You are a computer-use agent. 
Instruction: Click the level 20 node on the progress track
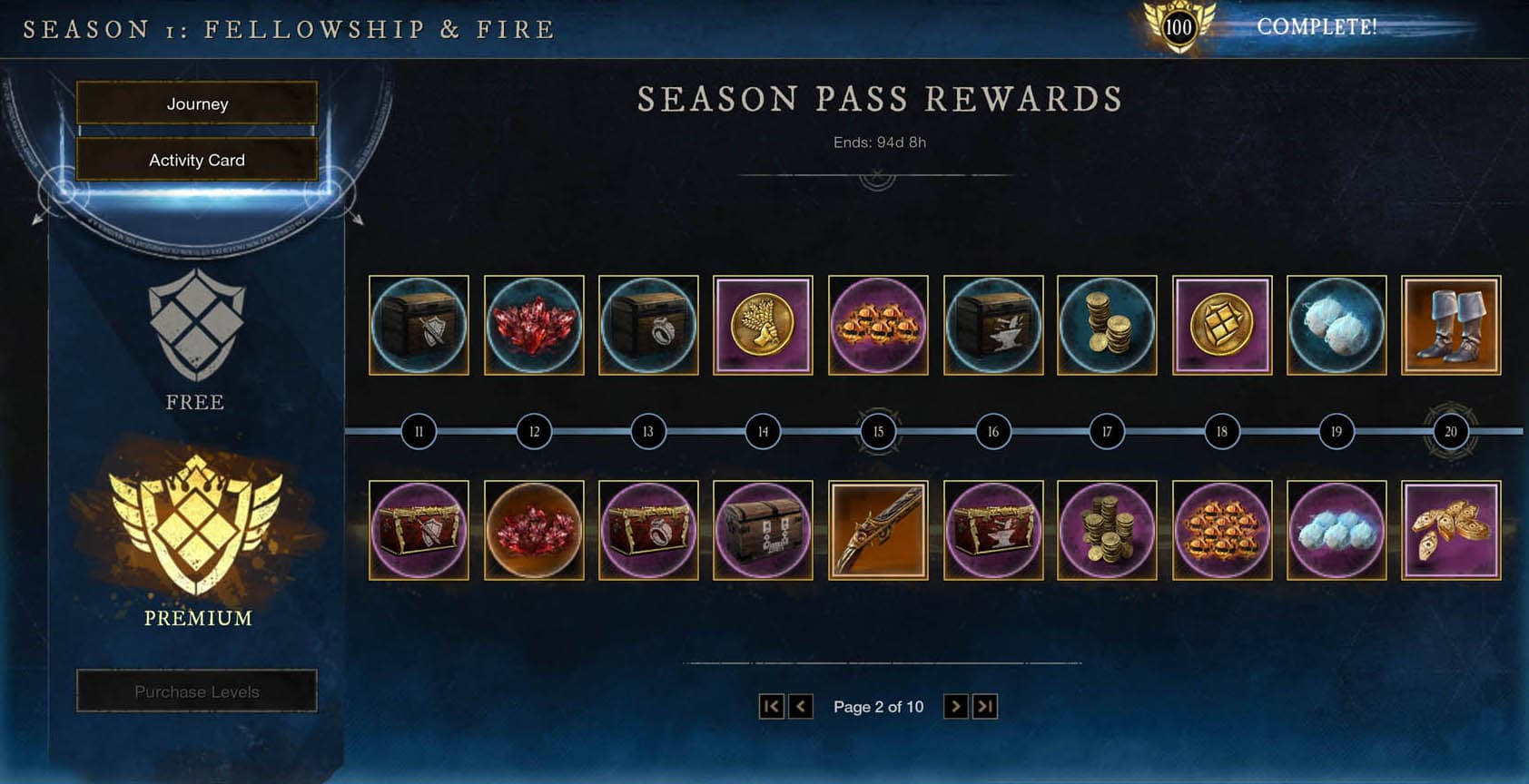[1450, 432]
